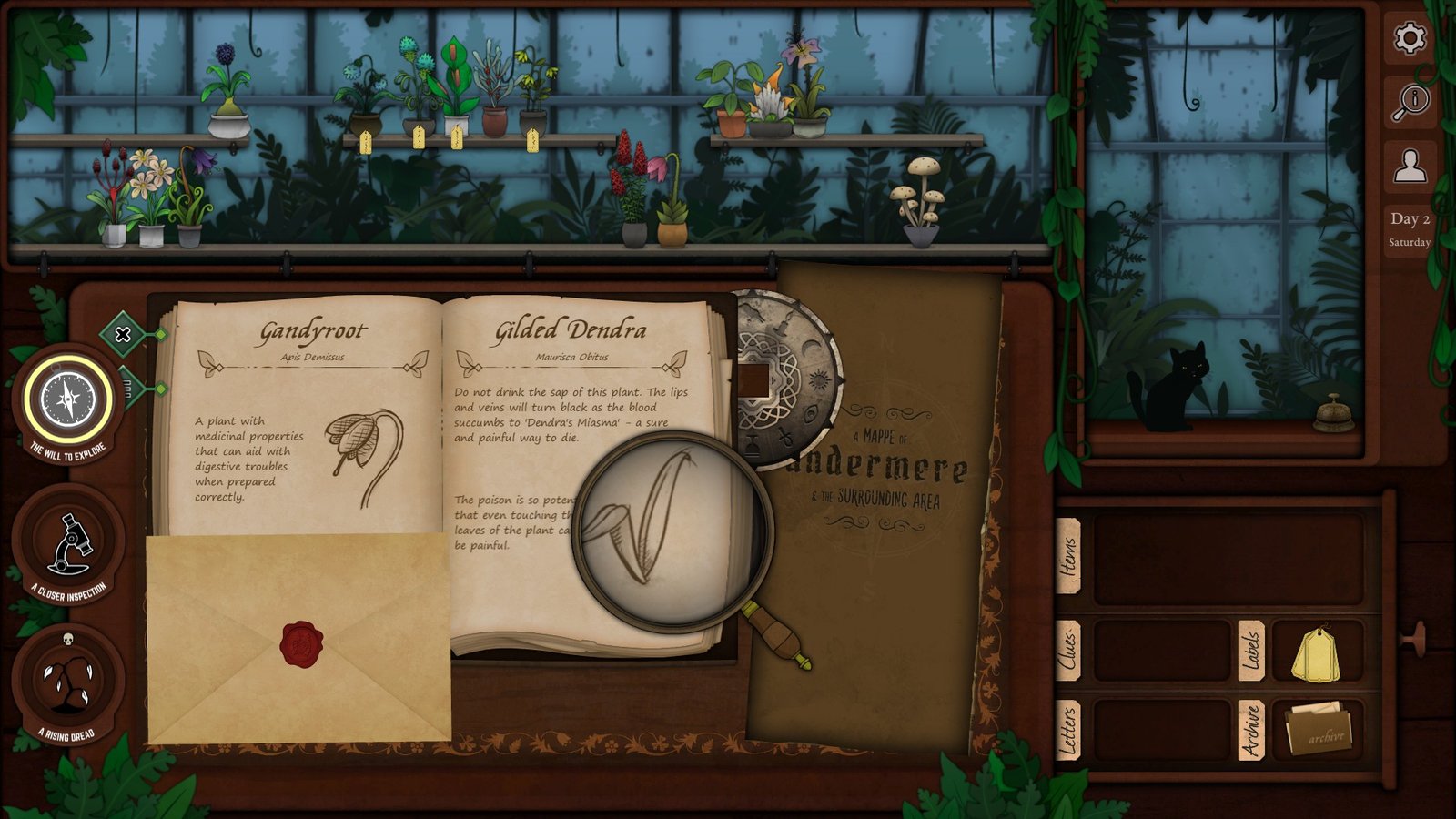This screenshot has height=819, width=1456.
Task: Check the A Rising Dread meter
Action: [68, 681]
